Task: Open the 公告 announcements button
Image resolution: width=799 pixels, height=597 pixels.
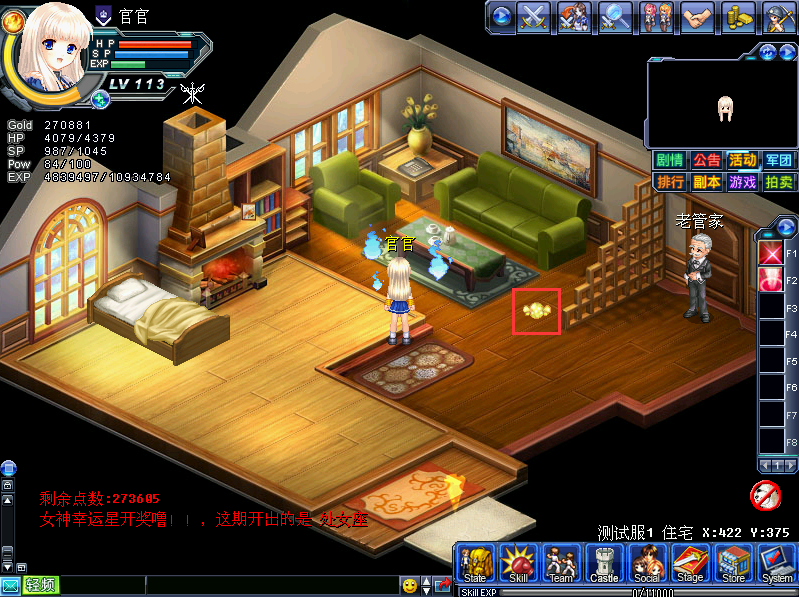Action: pos(706,160)
